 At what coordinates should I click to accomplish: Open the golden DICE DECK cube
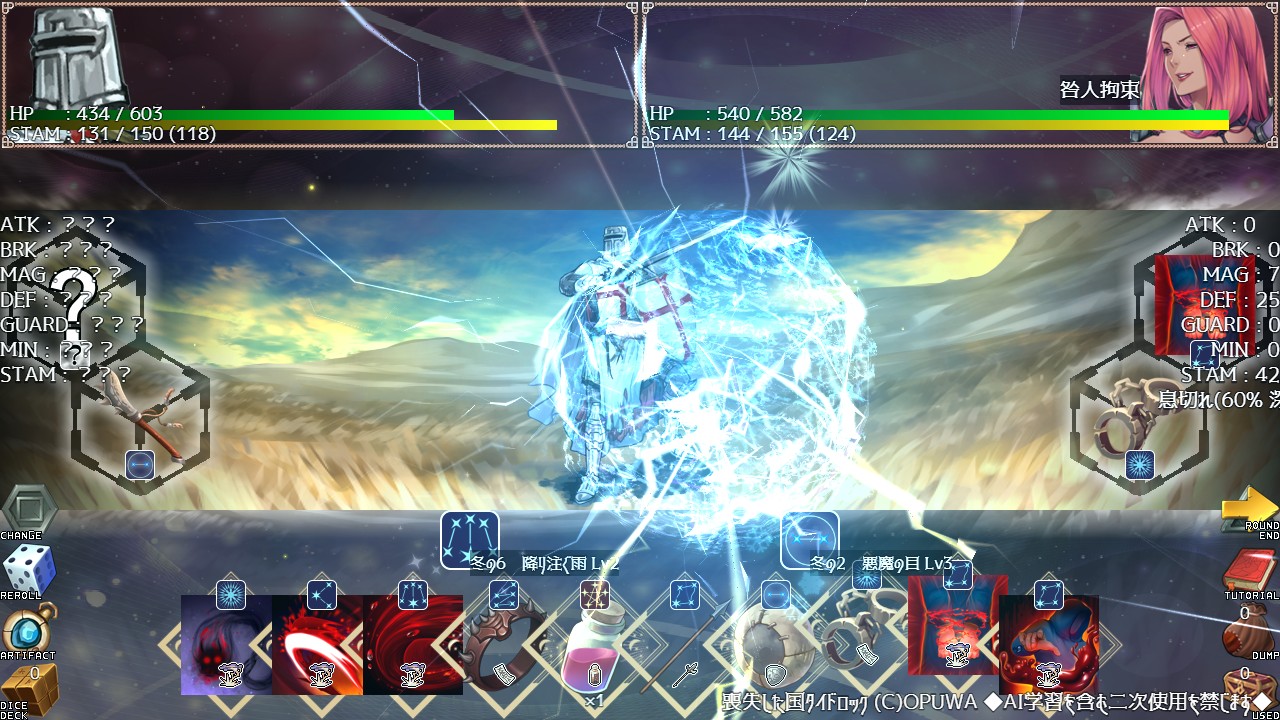[x=27, y=689]
